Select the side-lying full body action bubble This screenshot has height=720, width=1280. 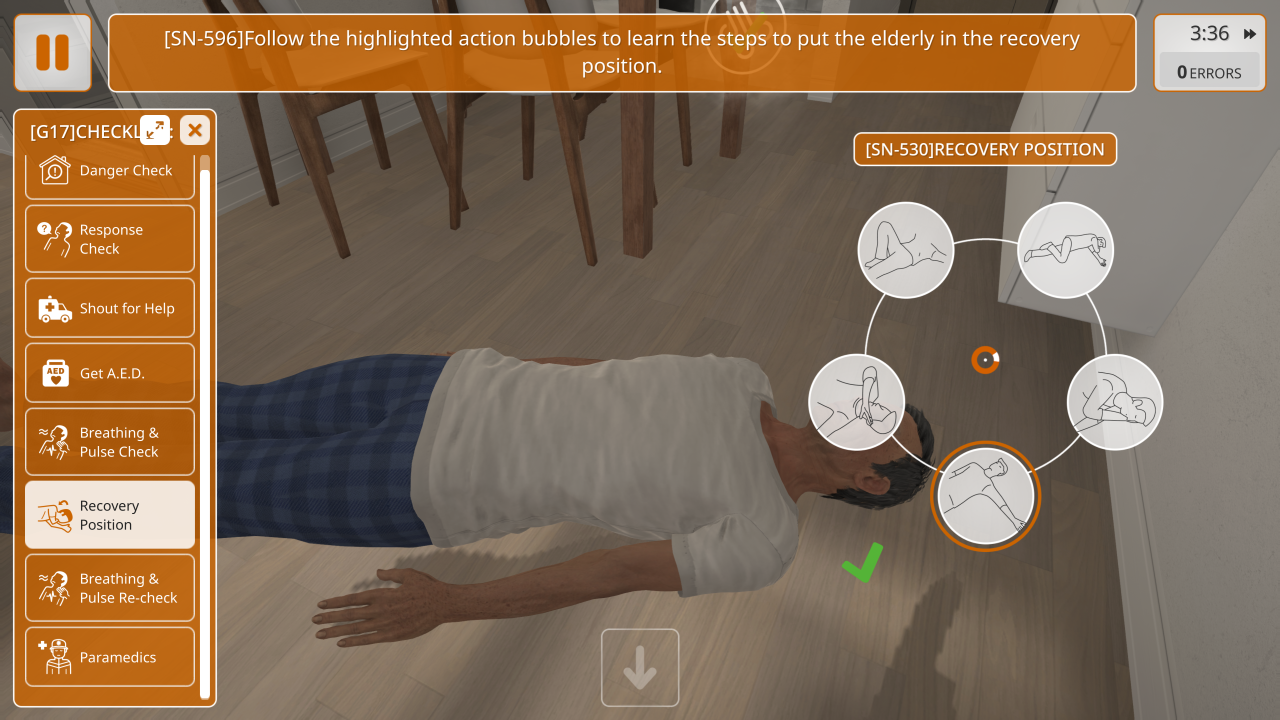(1065, 250)
